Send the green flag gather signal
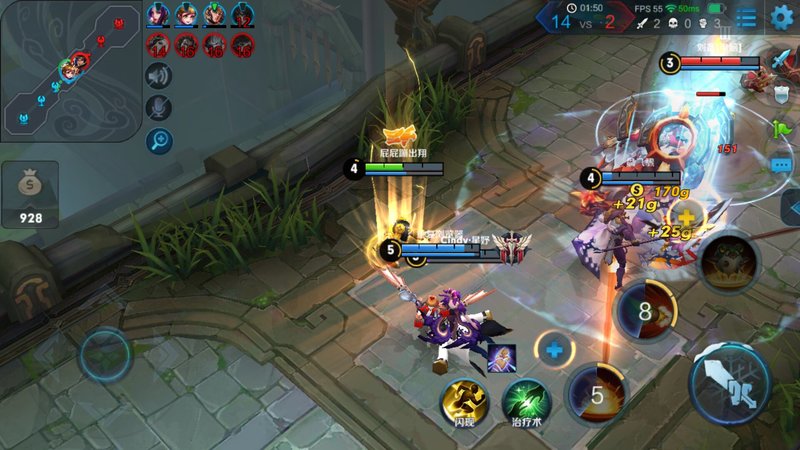800x450 pixels. point(781,129)
